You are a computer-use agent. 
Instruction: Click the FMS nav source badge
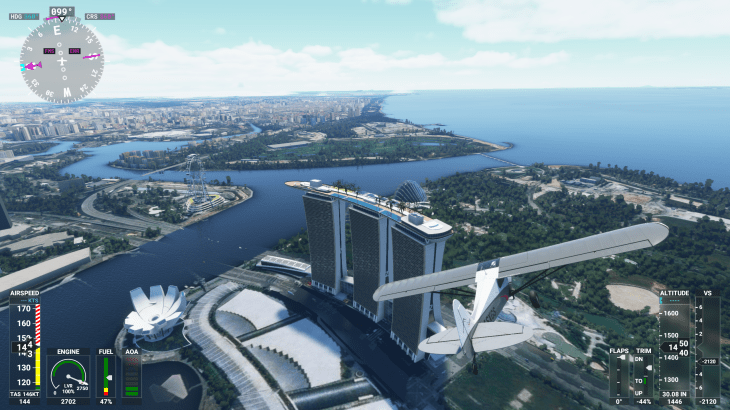(x=50, y=51)
